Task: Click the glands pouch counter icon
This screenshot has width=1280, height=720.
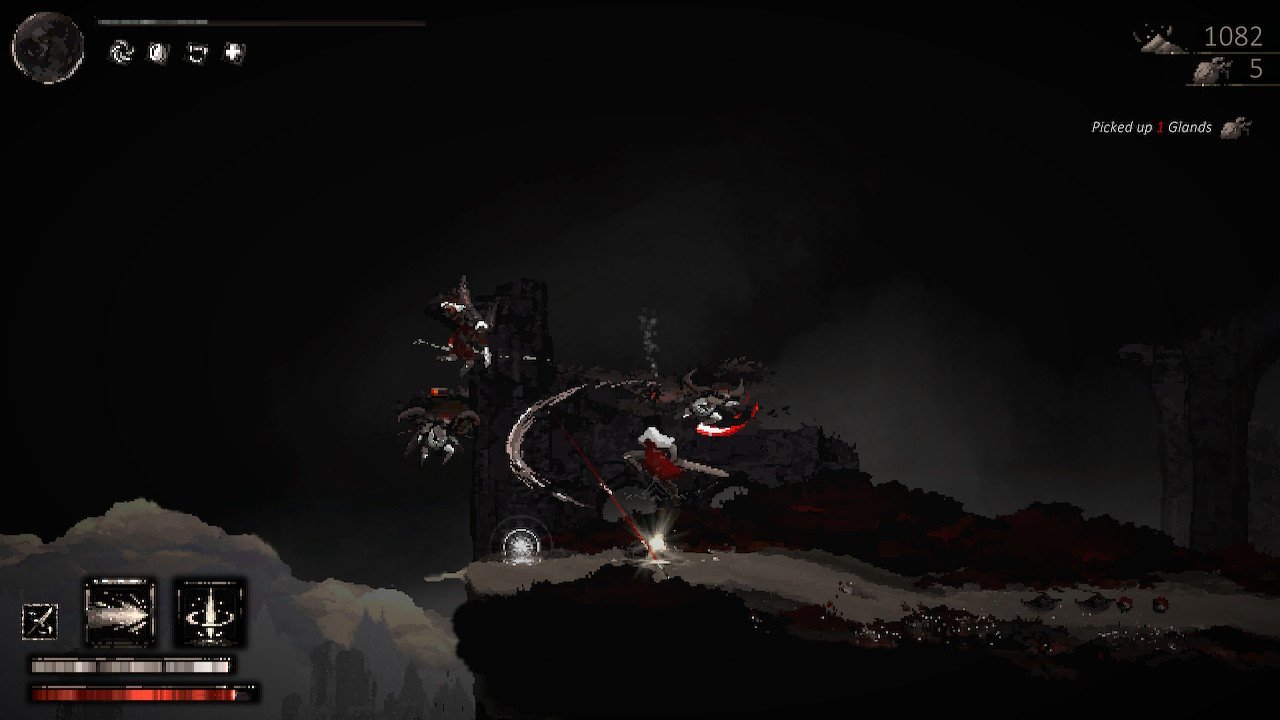Action: tap(1210, 72)
